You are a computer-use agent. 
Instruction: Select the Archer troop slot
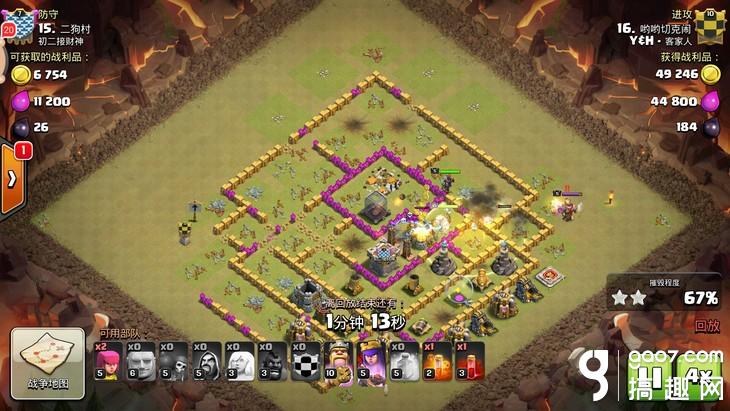click(x=107, y=361)
